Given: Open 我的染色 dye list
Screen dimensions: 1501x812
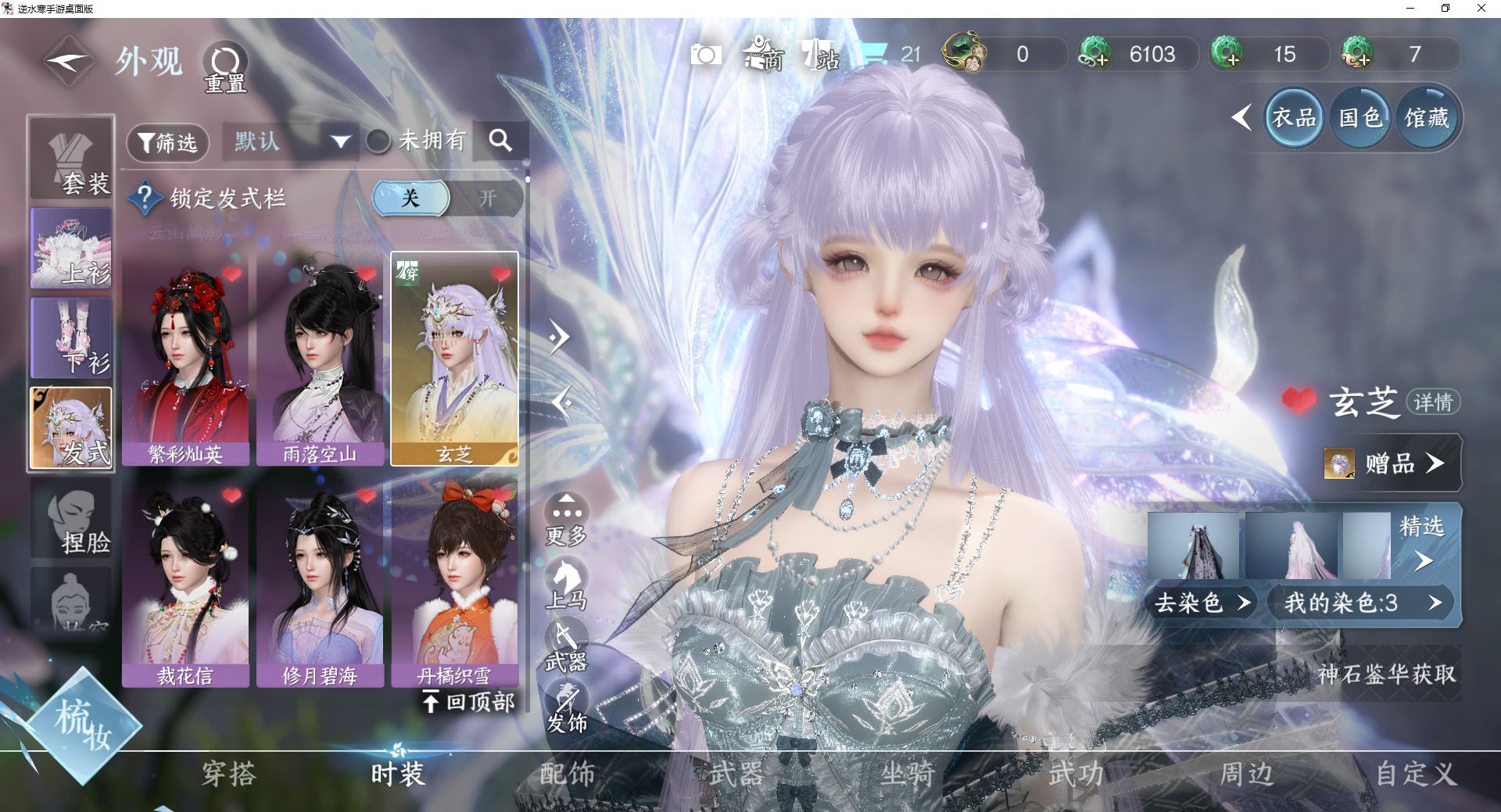Looking at the screenshot, I should coord(1361,603).
